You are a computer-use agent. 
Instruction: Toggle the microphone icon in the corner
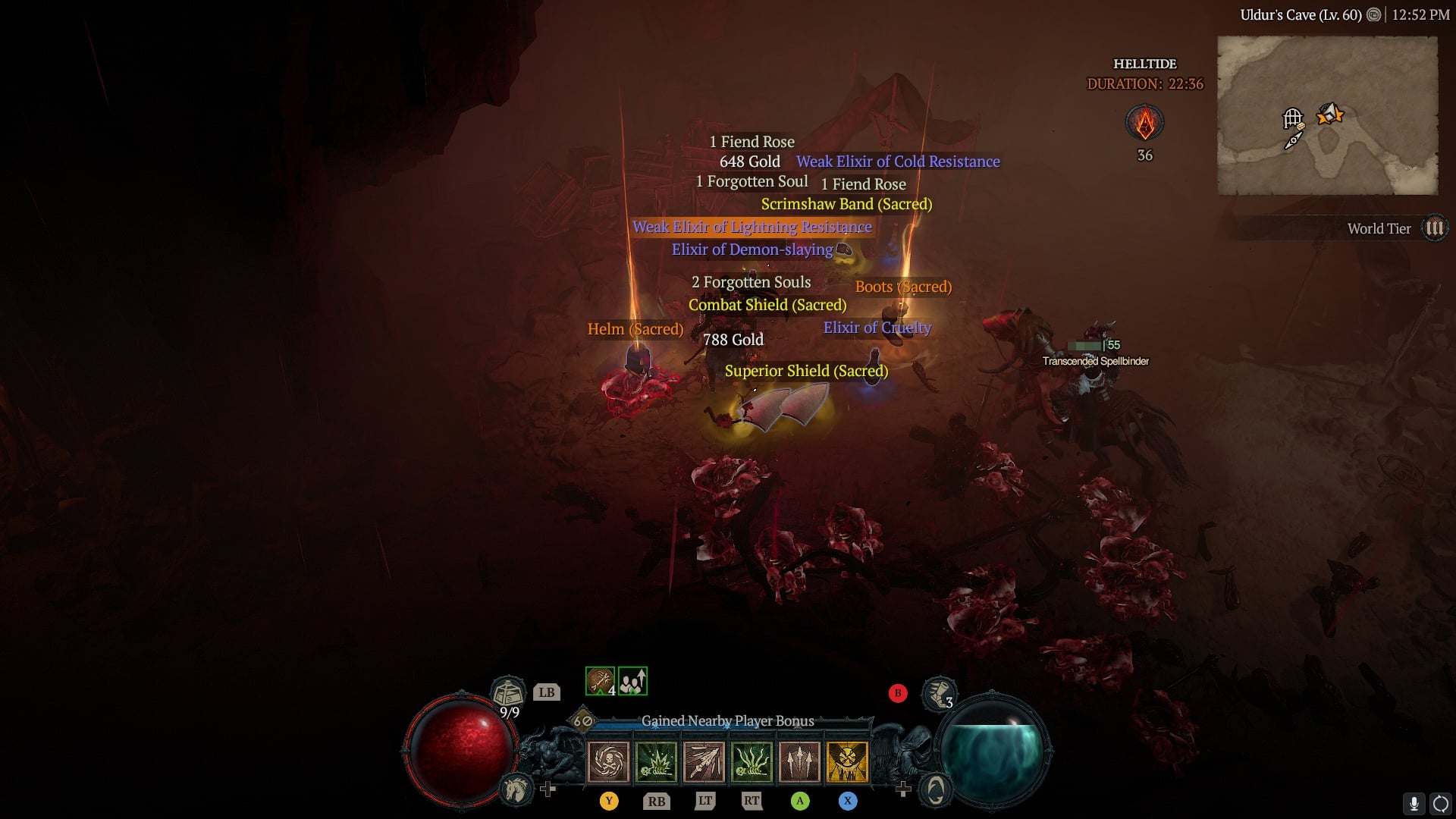click(x=1414, y=803)
